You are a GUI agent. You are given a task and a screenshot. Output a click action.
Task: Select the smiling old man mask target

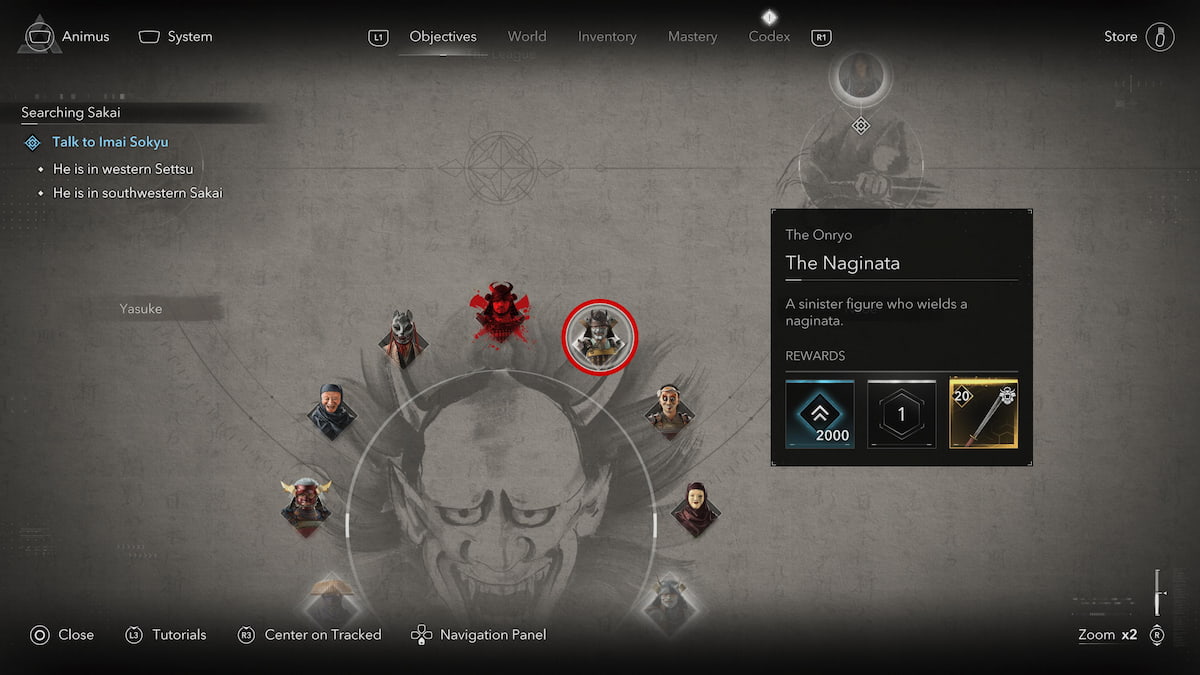point(332,410)
